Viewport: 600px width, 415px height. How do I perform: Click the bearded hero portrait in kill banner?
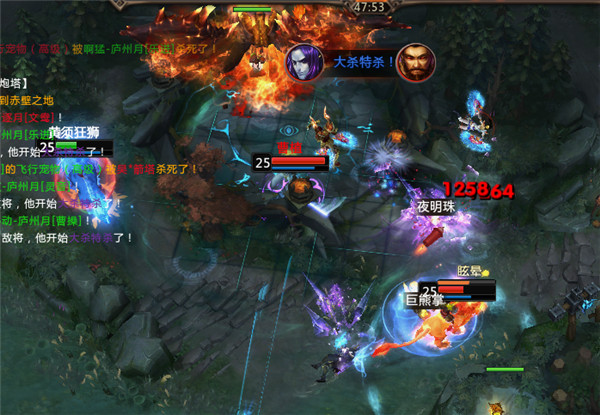click(x=413, y=63)
